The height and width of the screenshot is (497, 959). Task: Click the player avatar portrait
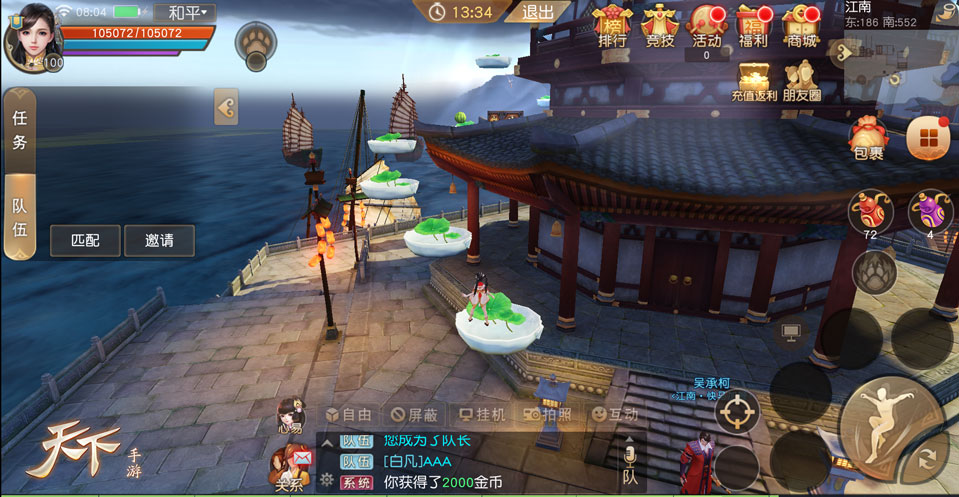click(x=30, y=35)
